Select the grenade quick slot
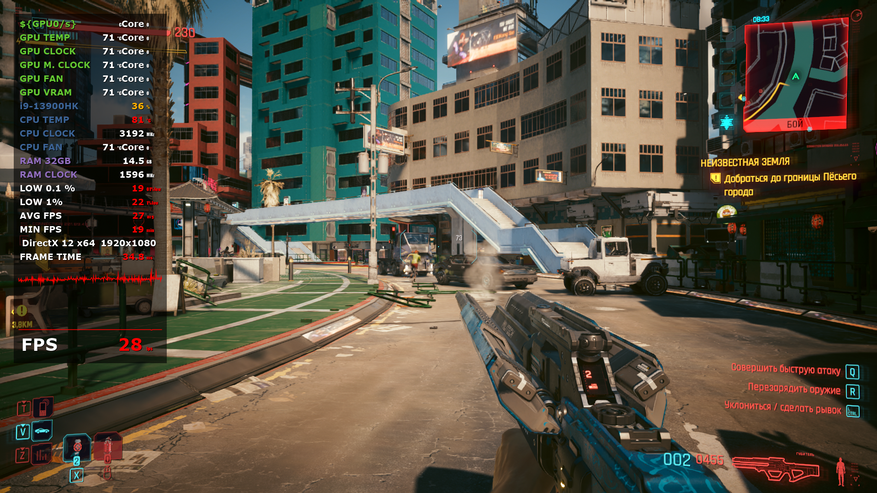Viewport: 877px width, 493px height. pos(106,449)
